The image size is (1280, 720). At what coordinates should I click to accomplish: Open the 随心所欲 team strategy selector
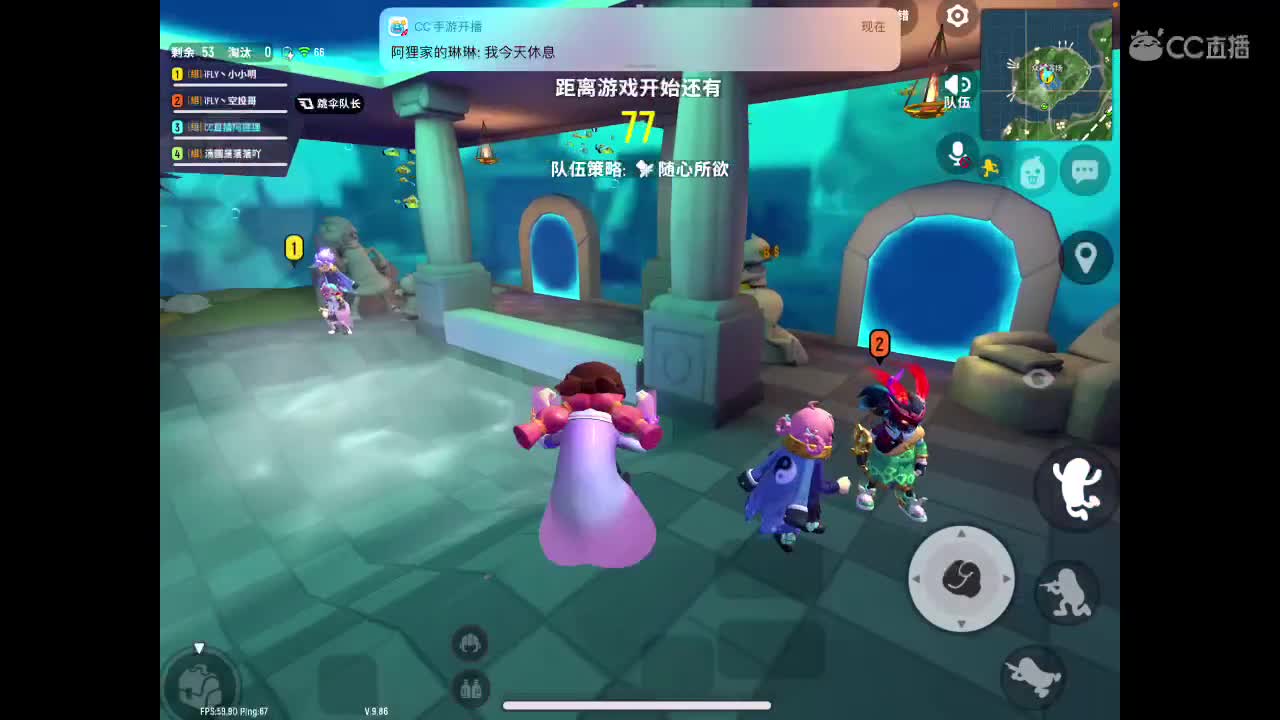coord(693,170)
